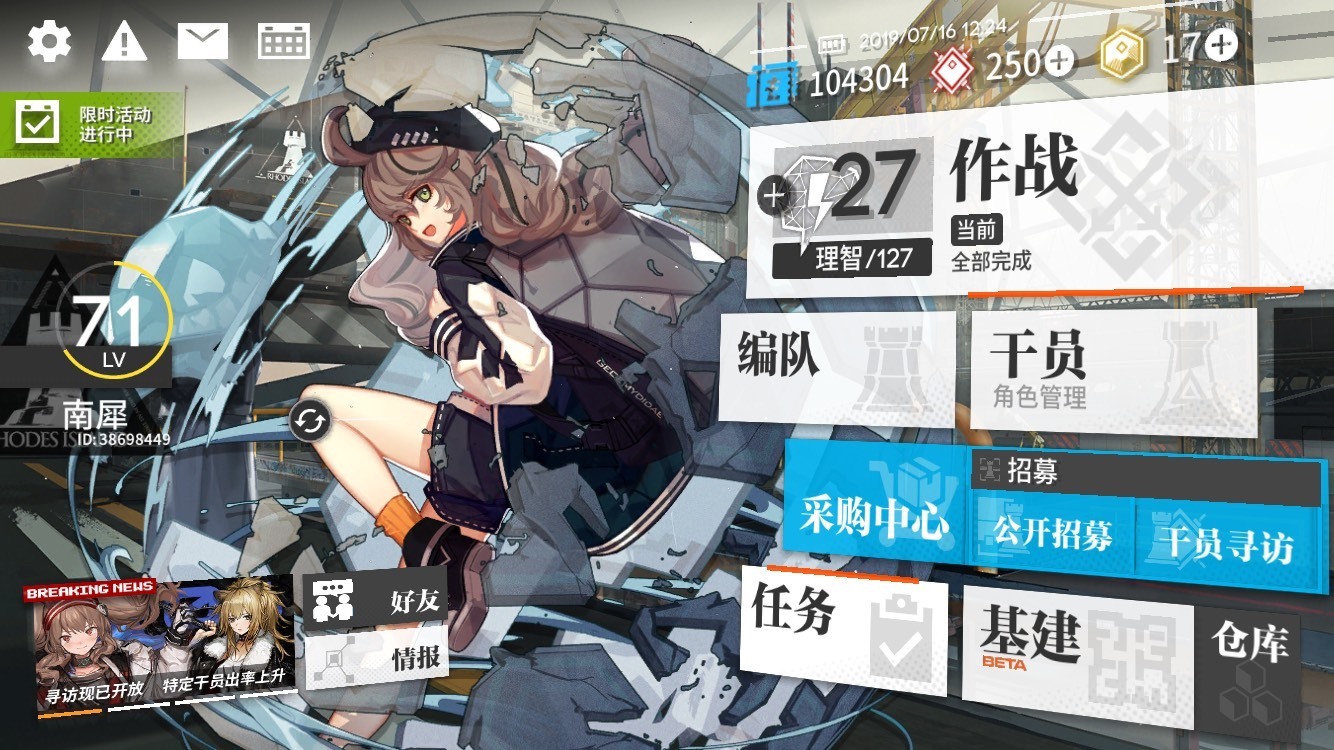Image resolution: width=1334 pixels, height=750 pixels.
Task: Add more Originium with the plus button
Action: point(1221,44)
